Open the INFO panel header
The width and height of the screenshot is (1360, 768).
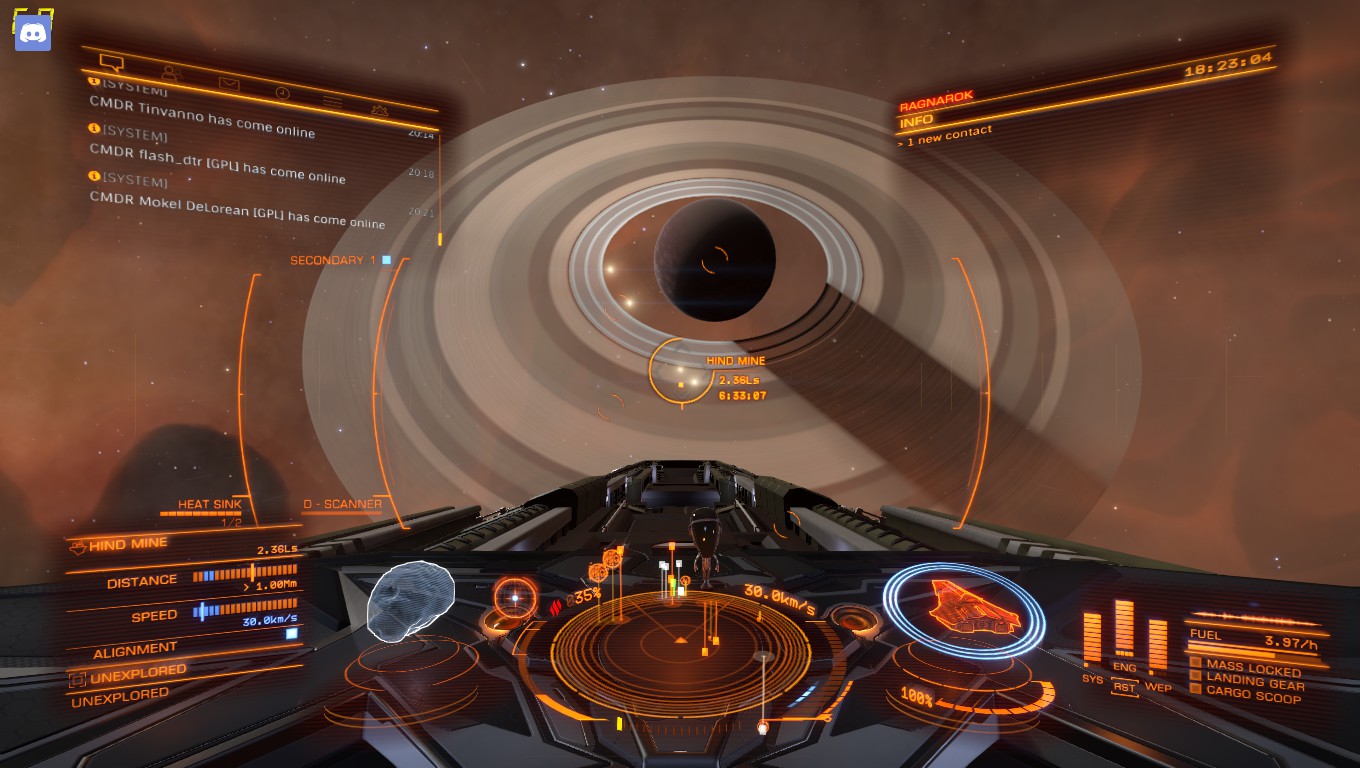tap(916, 122)
